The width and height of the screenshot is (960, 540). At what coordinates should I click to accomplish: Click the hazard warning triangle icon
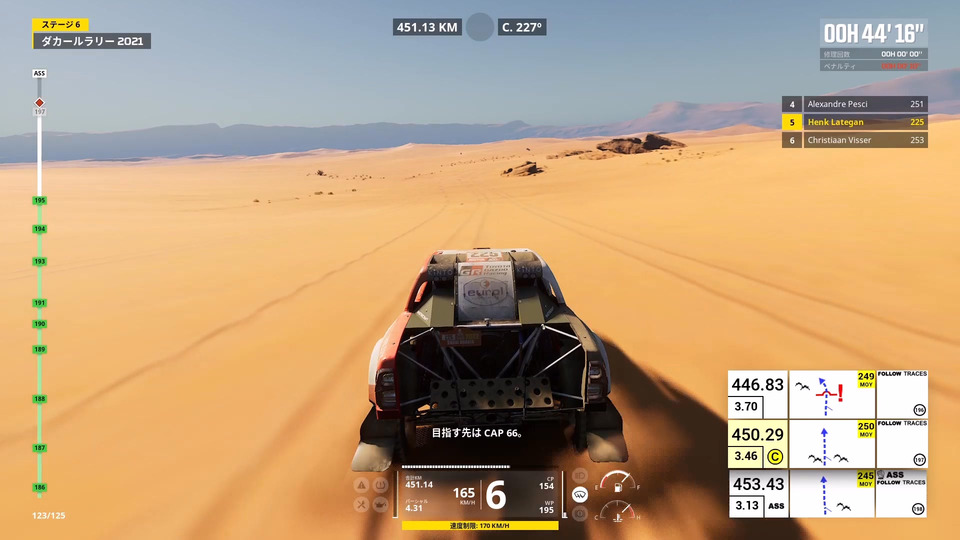click(363, 485)
